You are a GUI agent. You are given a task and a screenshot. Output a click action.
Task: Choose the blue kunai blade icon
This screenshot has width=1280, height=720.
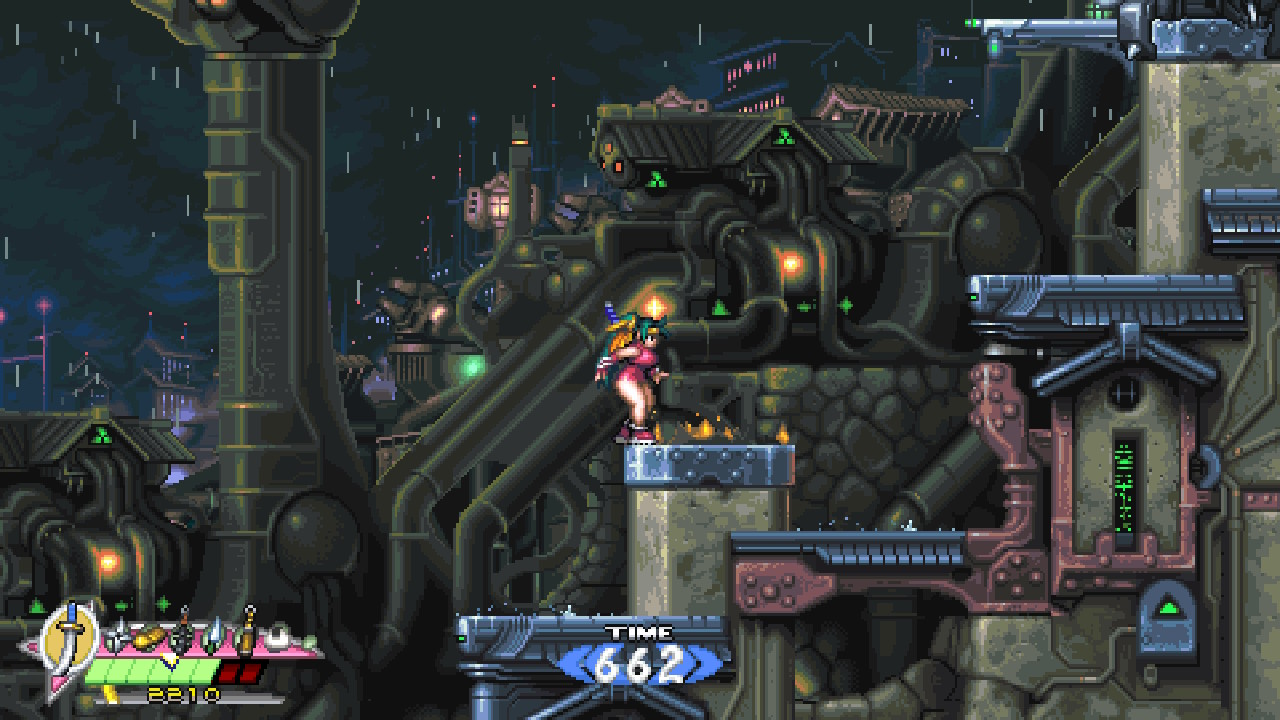(214, 633)
